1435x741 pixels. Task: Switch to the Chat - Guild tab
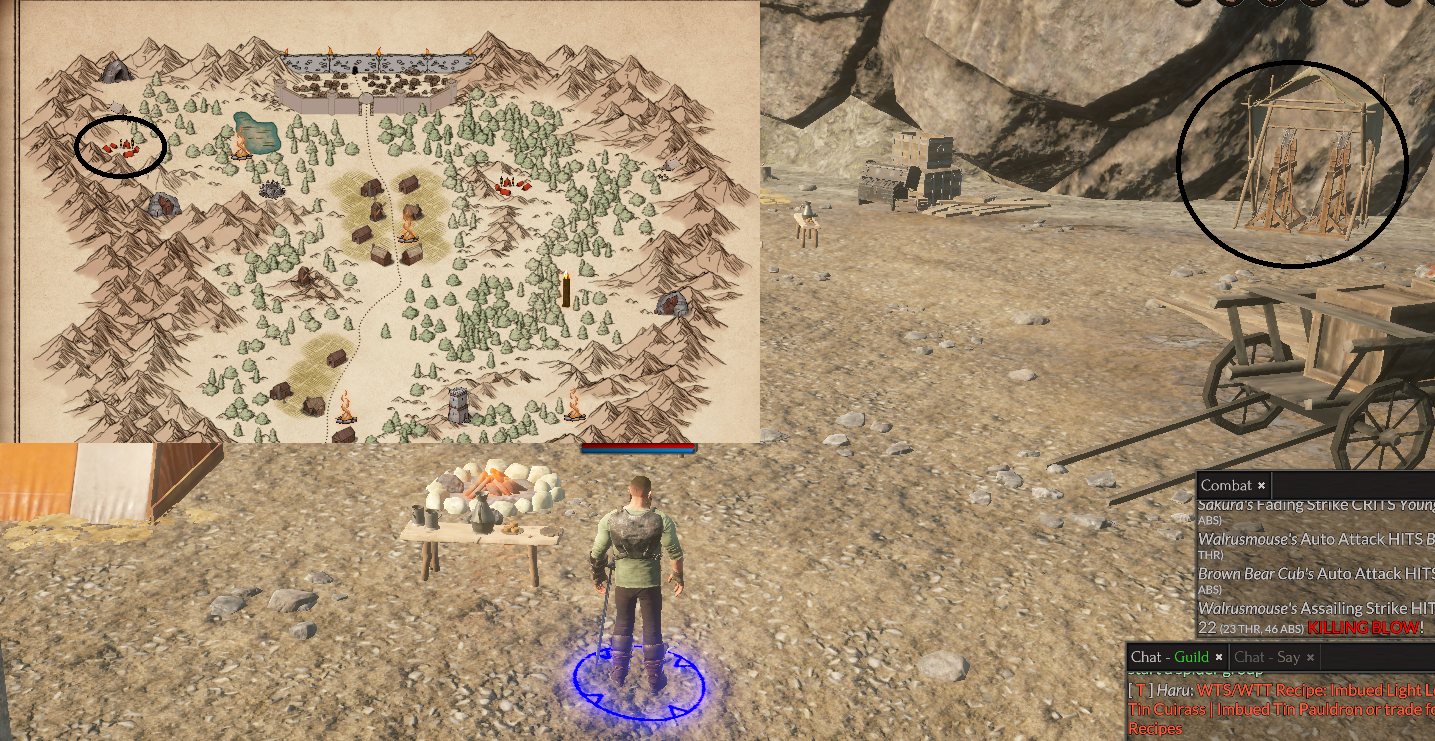[1169, 657]
